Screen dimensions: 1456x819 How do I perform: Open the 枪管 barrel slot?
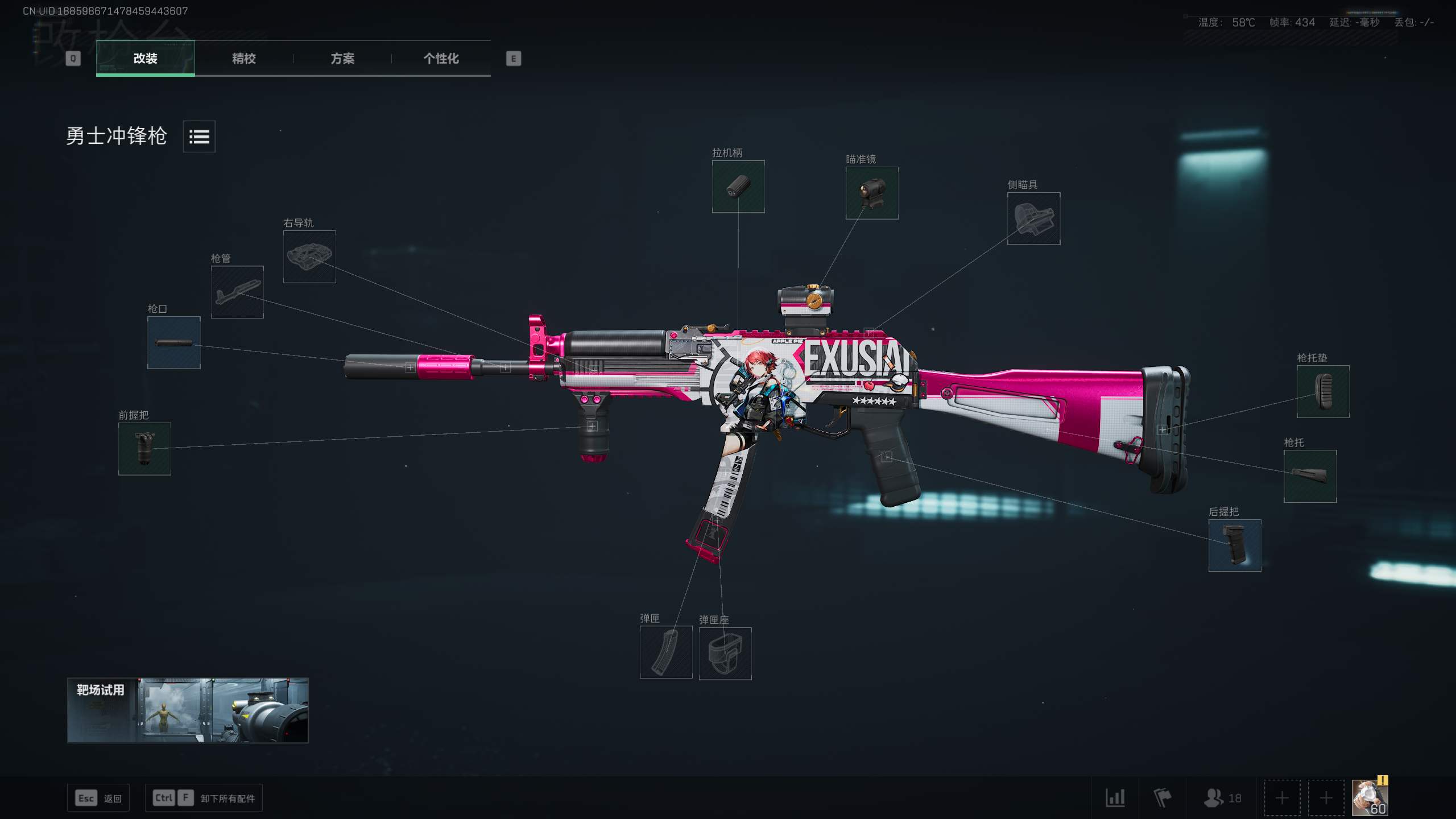coord(237,292)
